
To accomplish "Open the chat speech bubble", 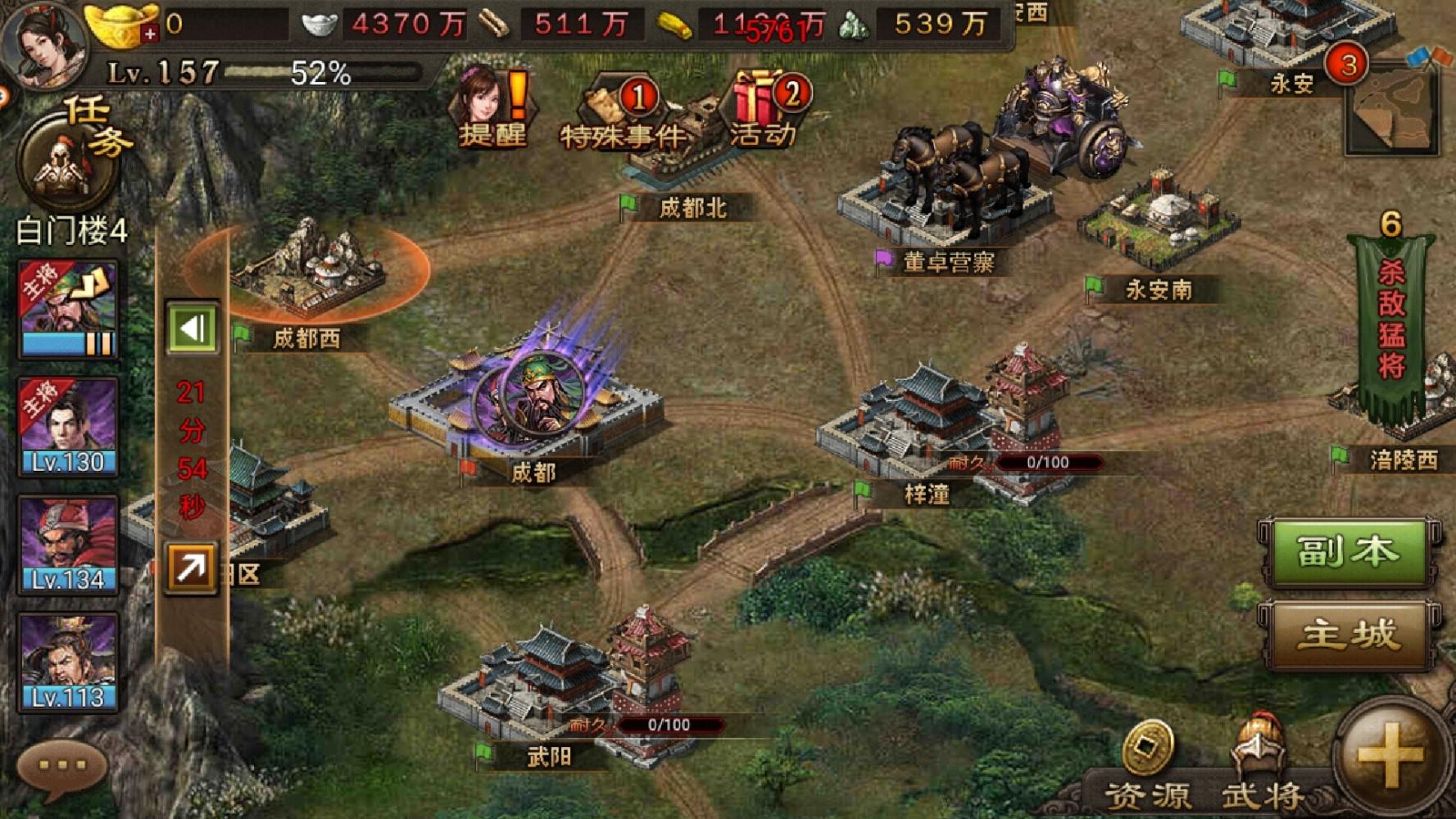I will (62, 767).
